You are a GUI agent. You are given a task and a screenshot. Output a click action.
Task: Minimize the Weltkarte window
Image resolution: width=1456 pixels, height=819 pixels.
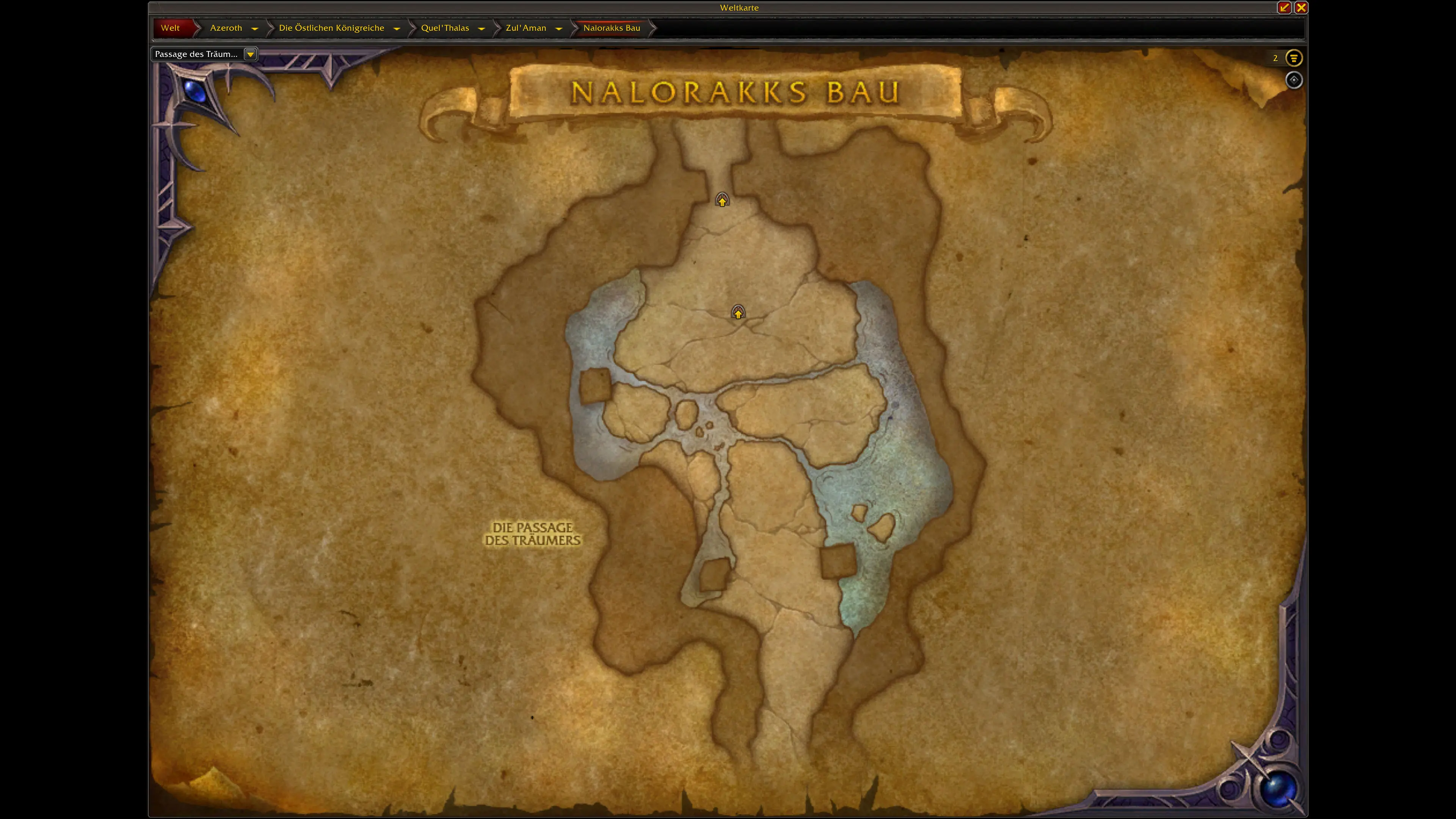[1284, 7]
